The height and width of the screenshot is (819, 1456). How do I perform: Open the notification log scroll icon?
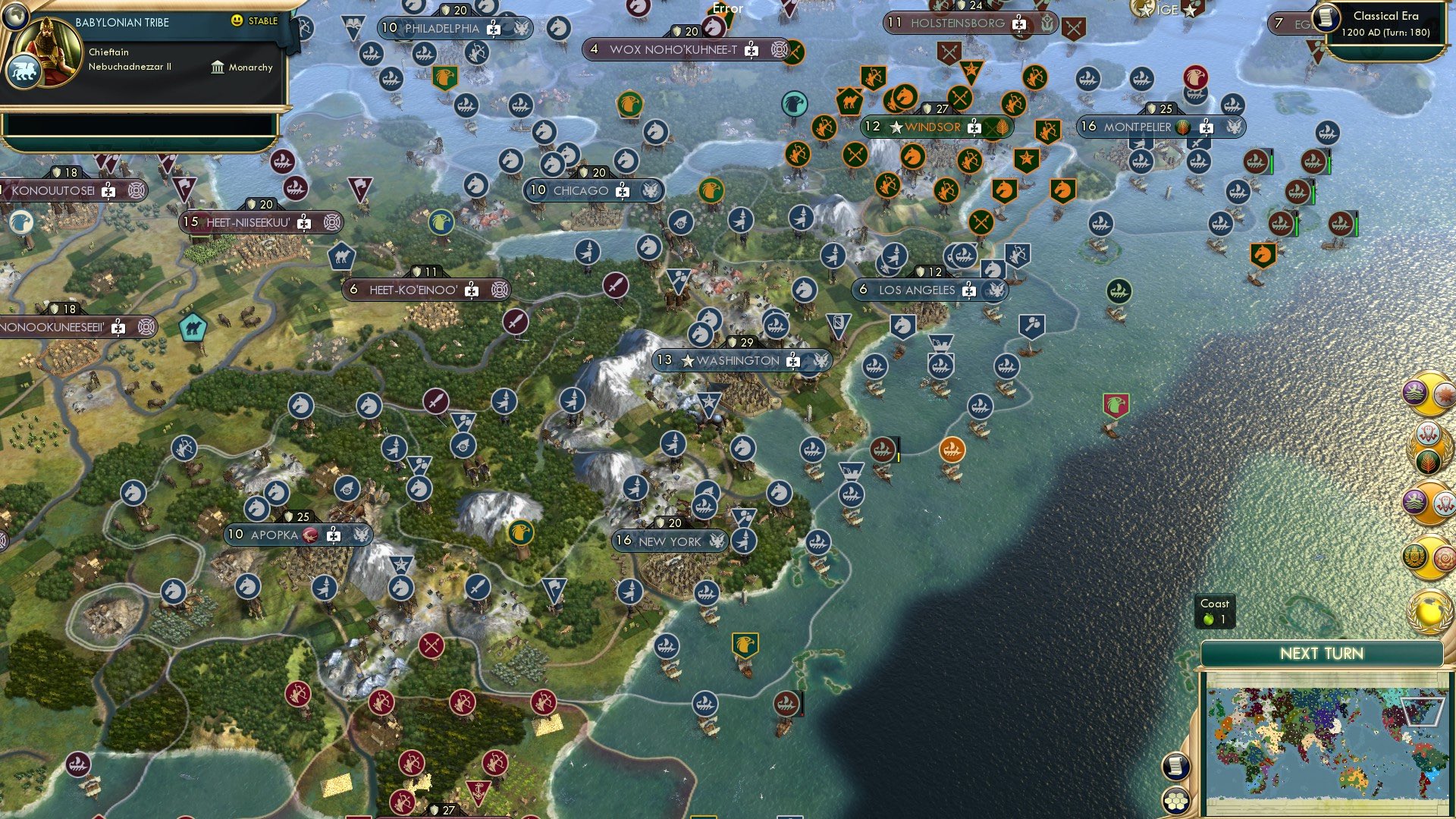point(1175,765)
